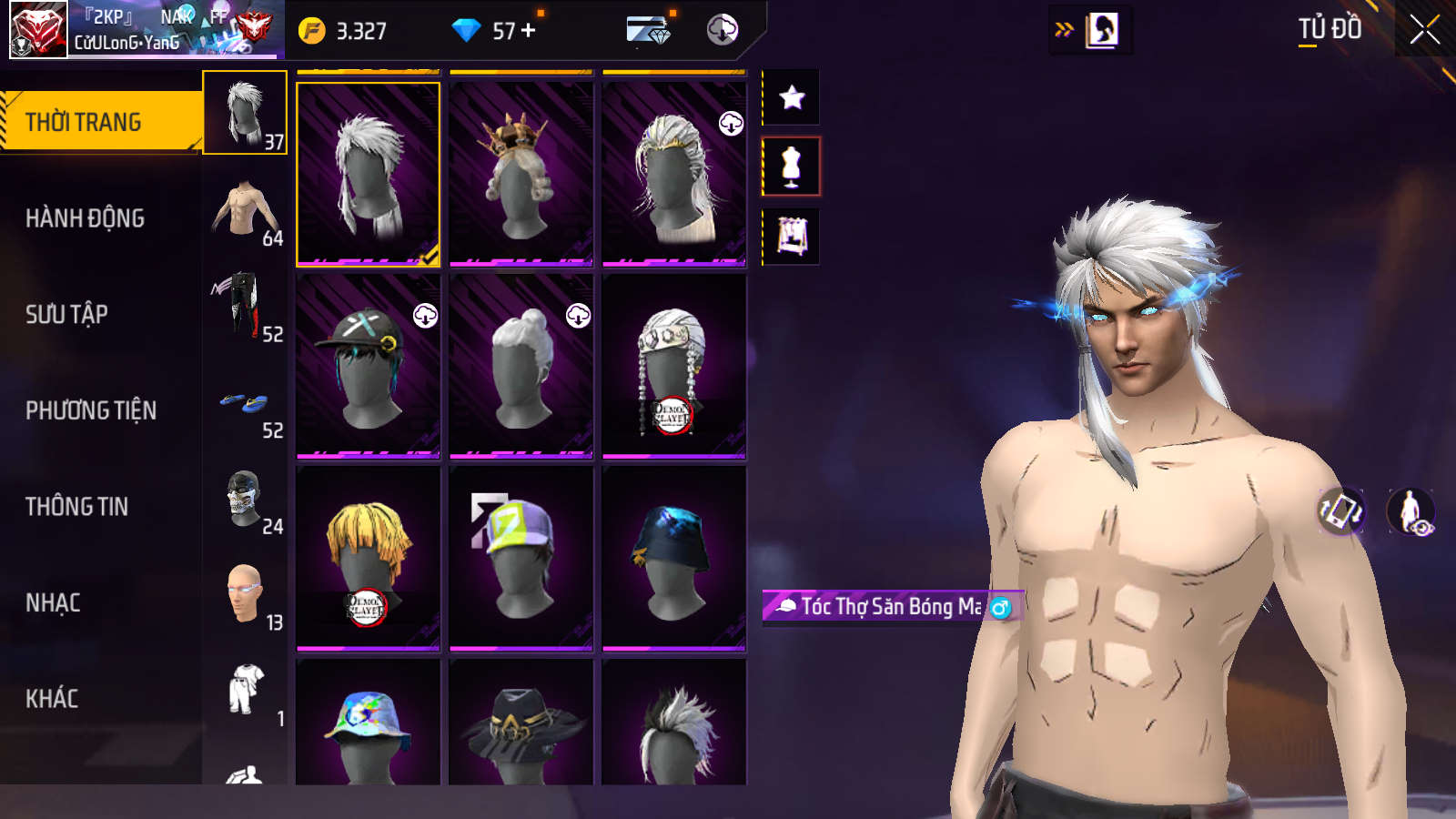The image size is (1456, 819).
Task: Add diamonds with the plus button
Action: (x=529, y=31)
